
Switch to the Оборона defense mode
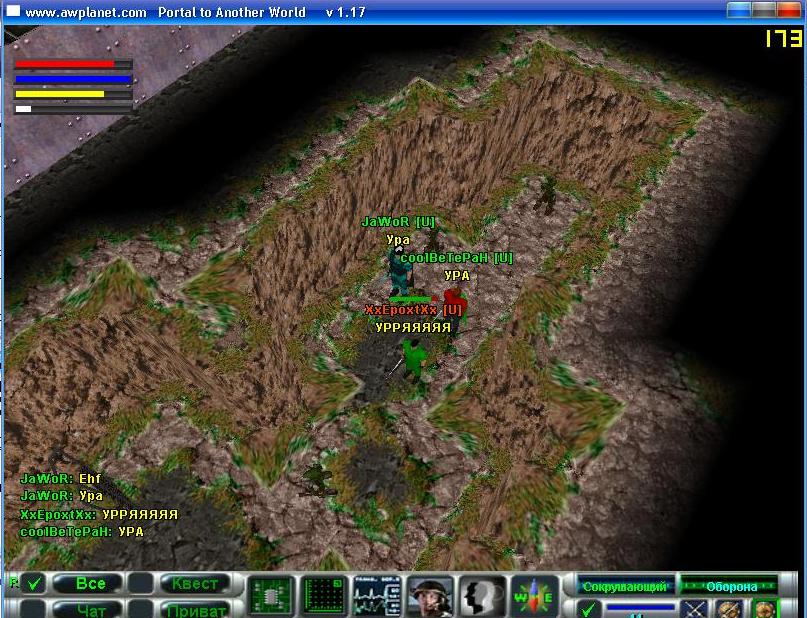(731, 586)
